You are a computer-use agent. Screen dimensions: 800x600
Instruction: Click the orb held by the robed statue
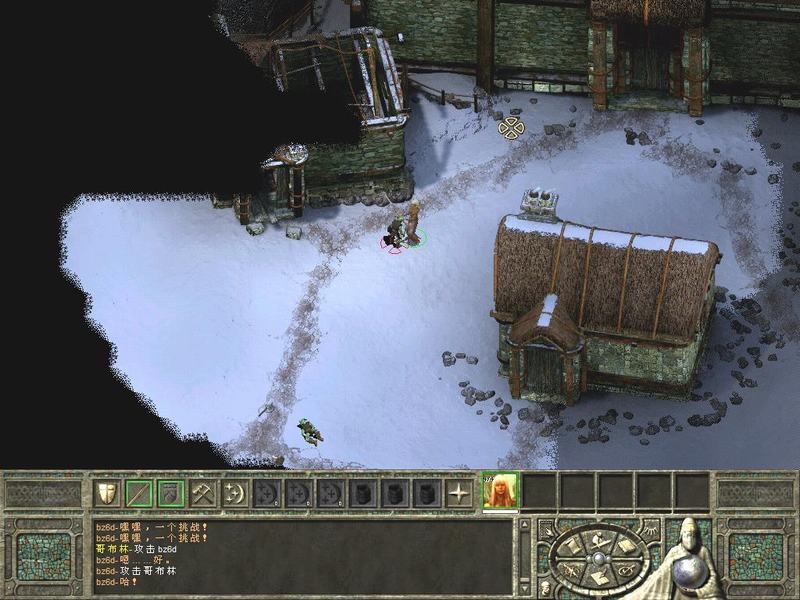pyautogui.click(x=688, y=571)
